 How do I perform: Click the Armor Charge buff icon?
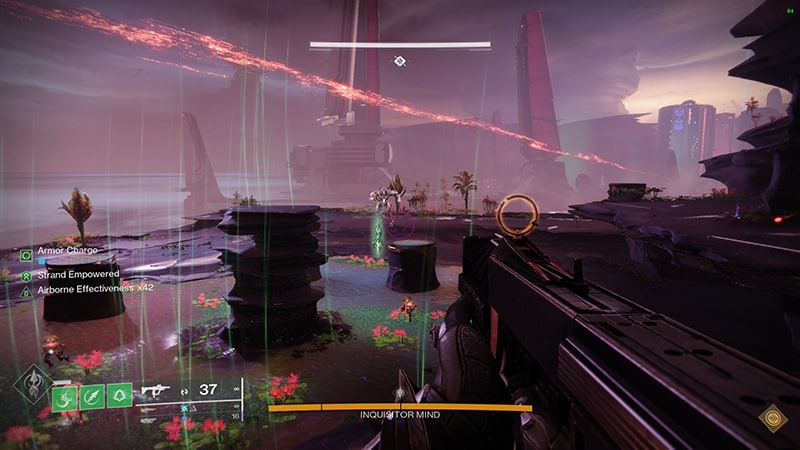(x=27, y=254)
